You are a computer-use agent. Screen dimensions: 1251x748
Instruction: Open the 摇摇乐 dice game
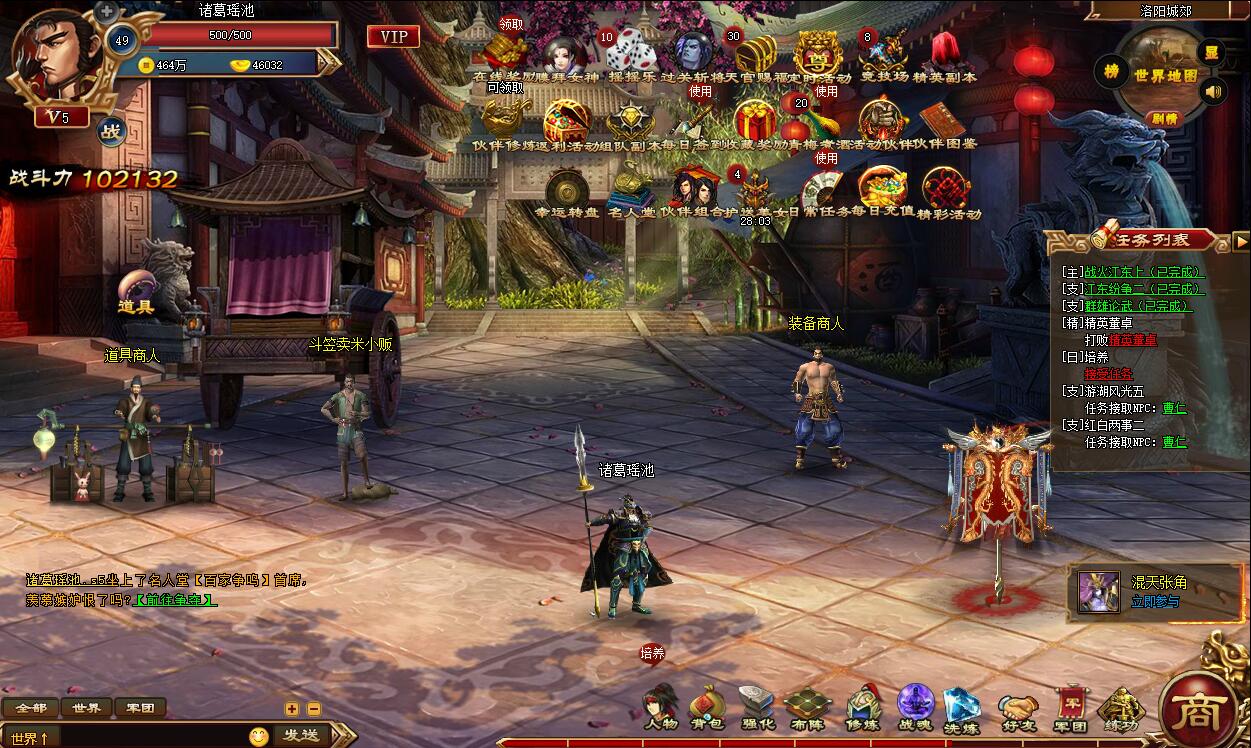tap(631, 53)
